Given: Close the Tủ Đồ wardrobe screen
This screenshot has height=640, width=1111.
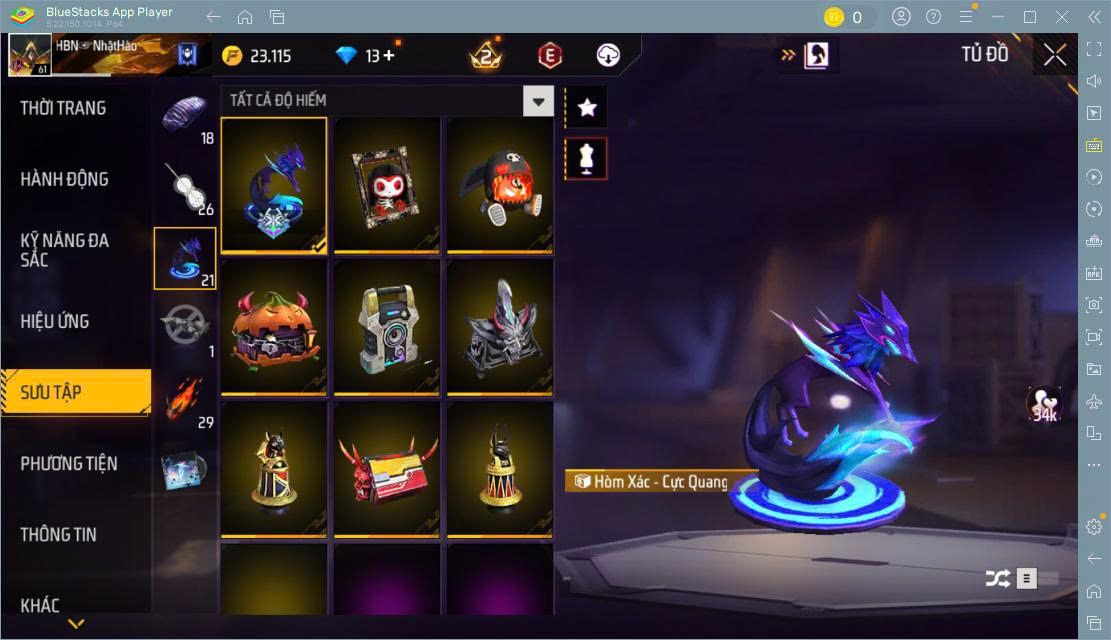Looking at the screenshot, I should coord(1055,55).
